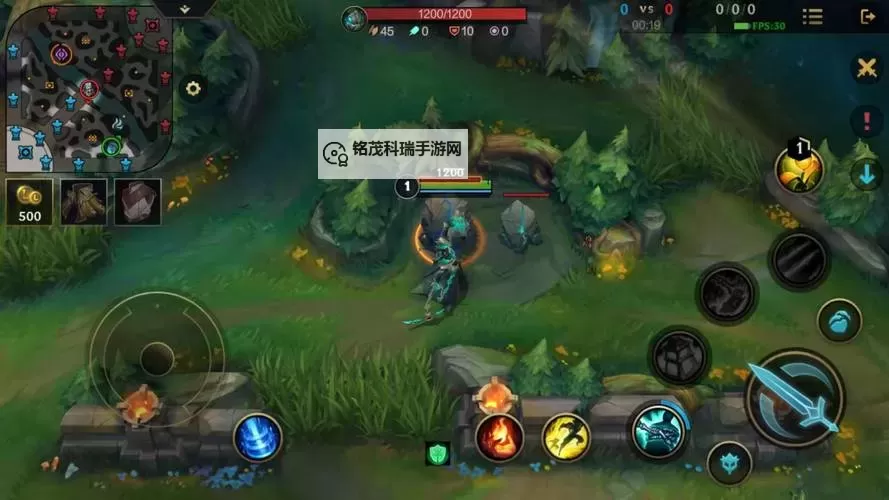The height and width of the screenshot is (500, 889).
Task: Buy the first recommended item beside gold
Action: coord(83,201)
